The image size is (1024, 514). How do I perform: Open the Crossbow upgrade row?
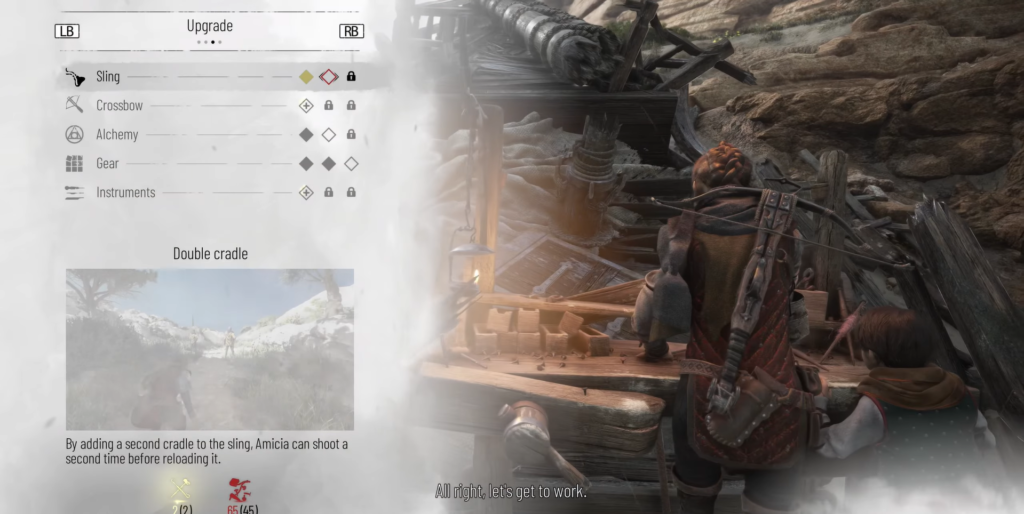pyautogui.click(x=118, y=105)
